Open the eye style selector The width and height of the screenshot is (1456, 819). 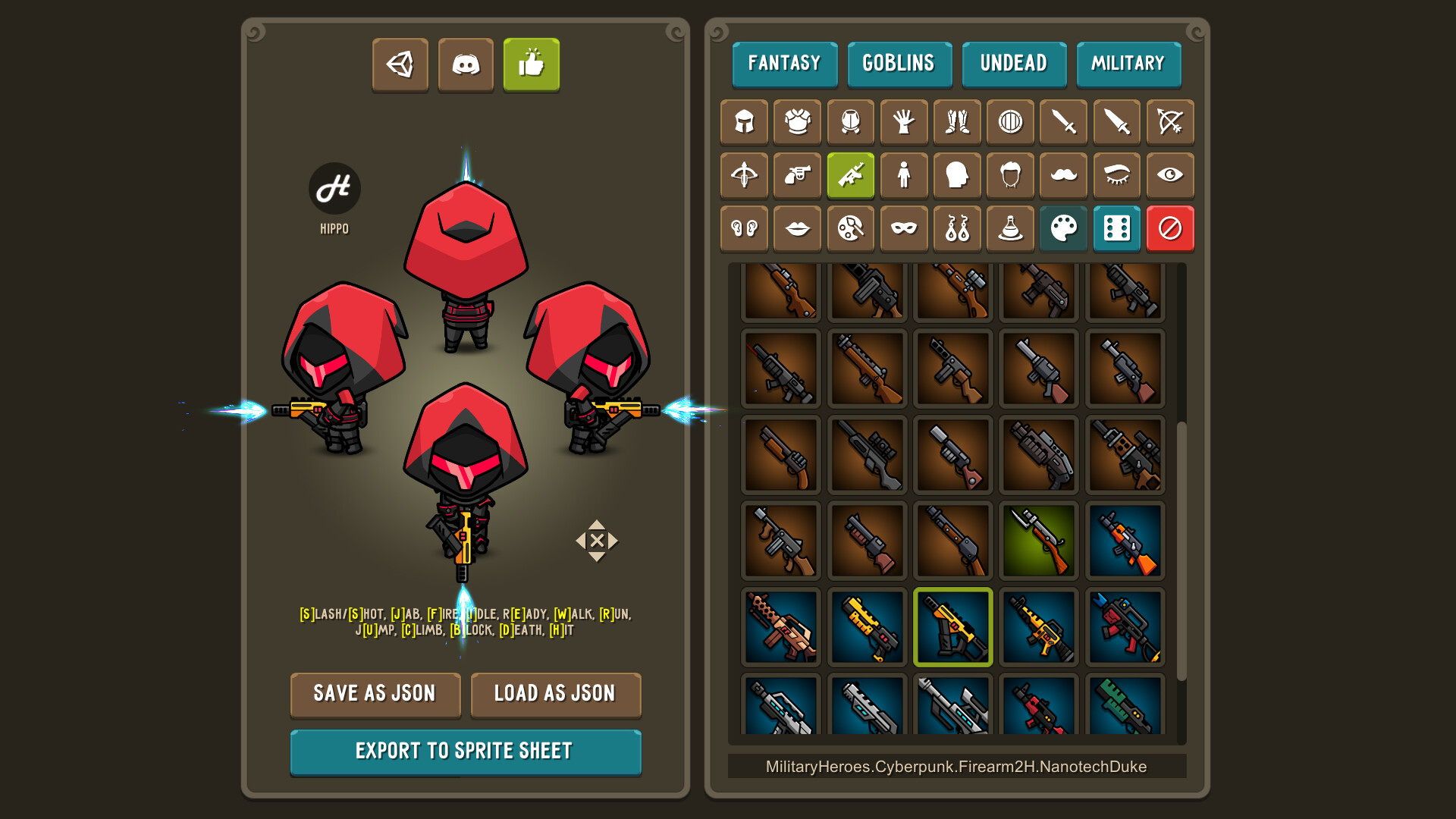point(1169,175)
